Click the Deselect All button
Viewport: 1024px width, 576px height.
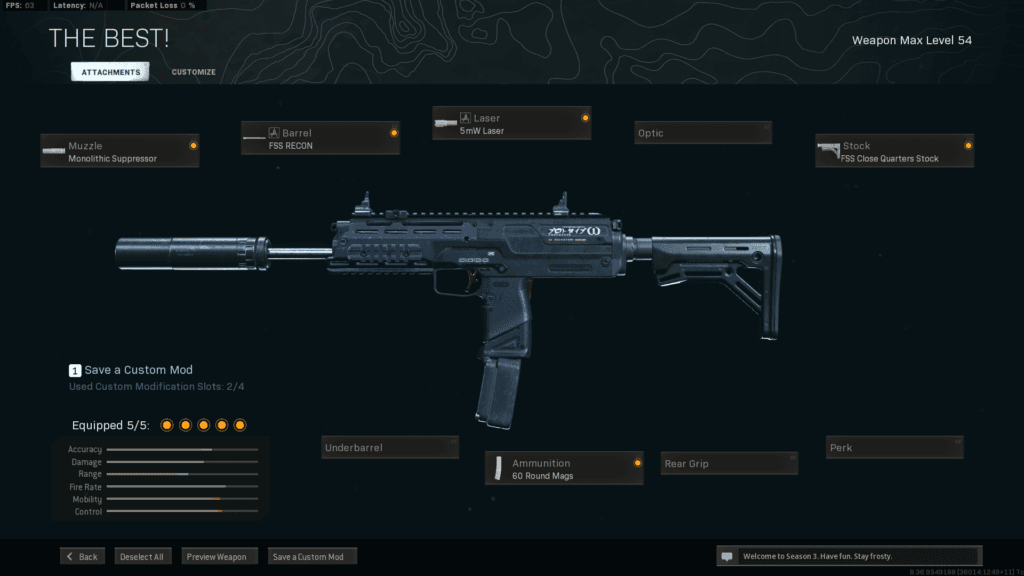pyautogui.click(x=142, y=556)
